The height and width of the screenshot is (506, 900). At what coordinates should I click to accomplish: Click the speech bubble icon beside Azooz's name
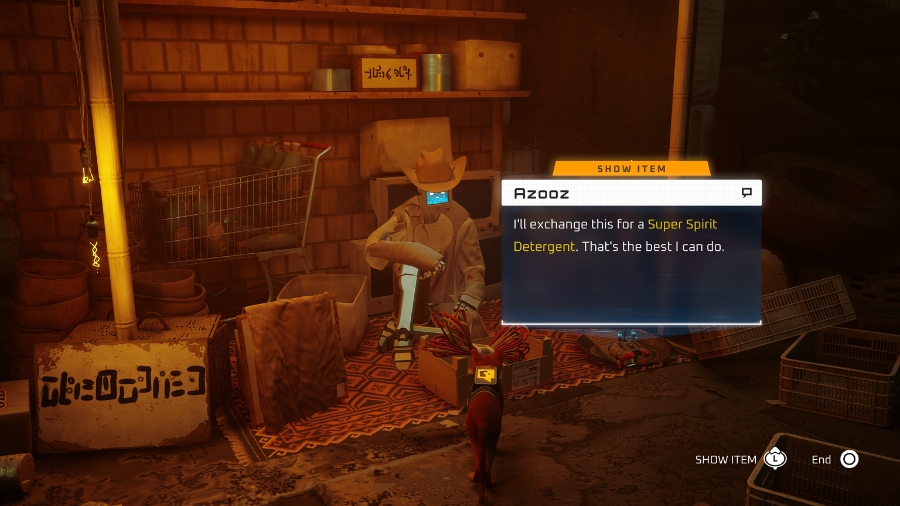(x=746, y=192)
